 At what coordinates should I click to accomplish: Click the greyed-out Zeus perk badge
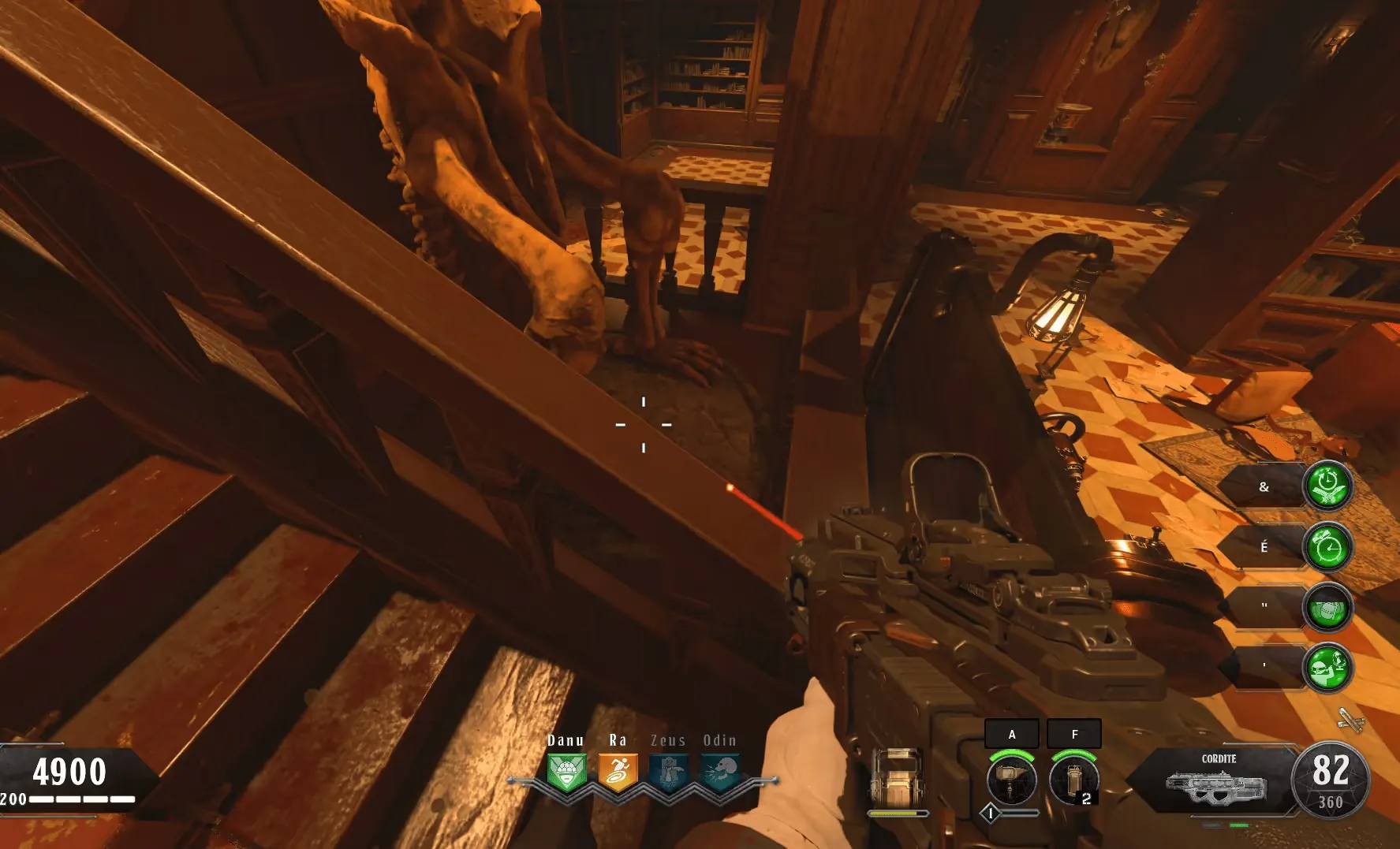click(x=669, y=771)
